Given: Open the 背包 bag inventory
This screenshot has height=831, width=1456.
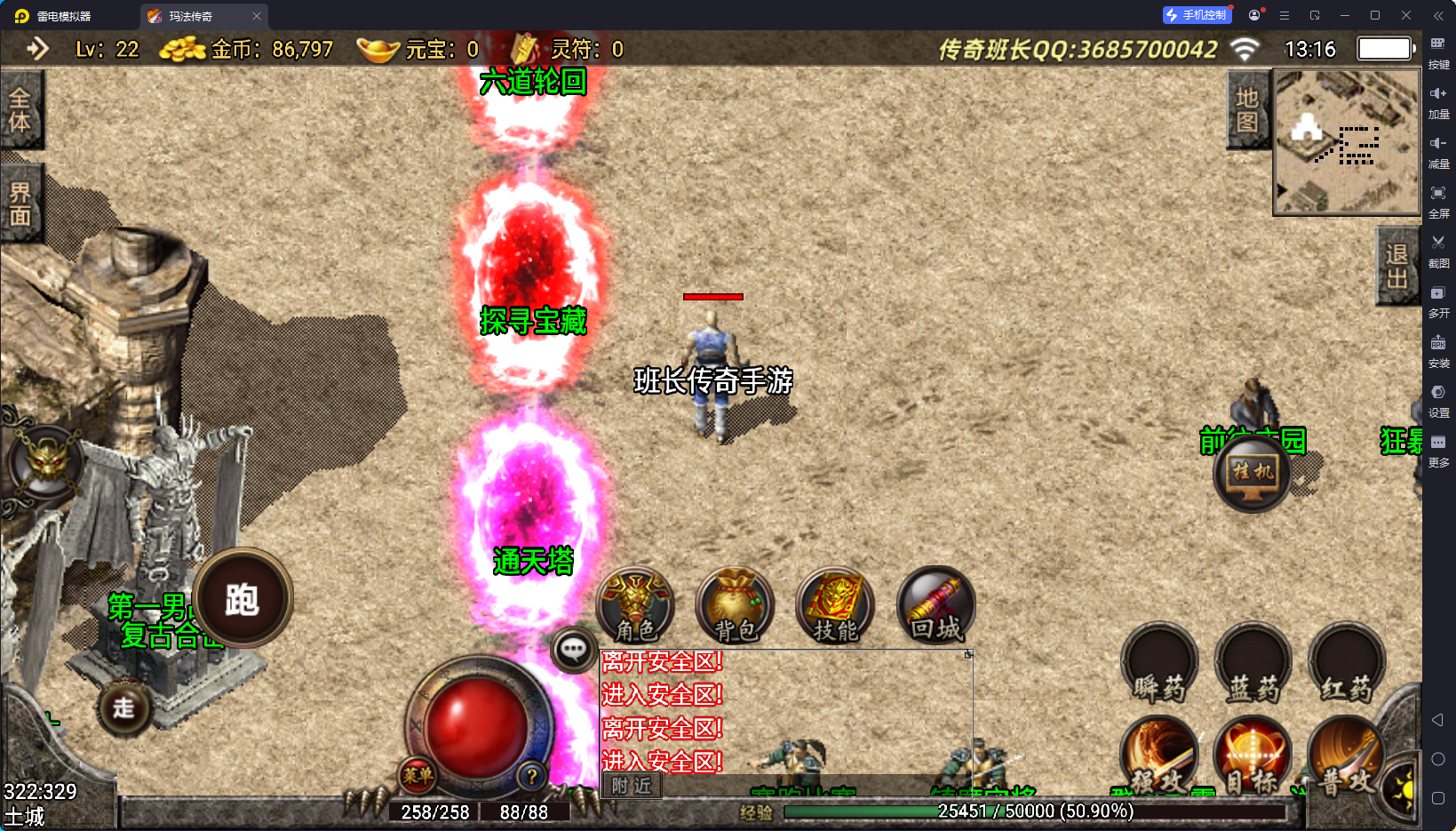Looking at the screenshot, I should click(x=736, y=606).
